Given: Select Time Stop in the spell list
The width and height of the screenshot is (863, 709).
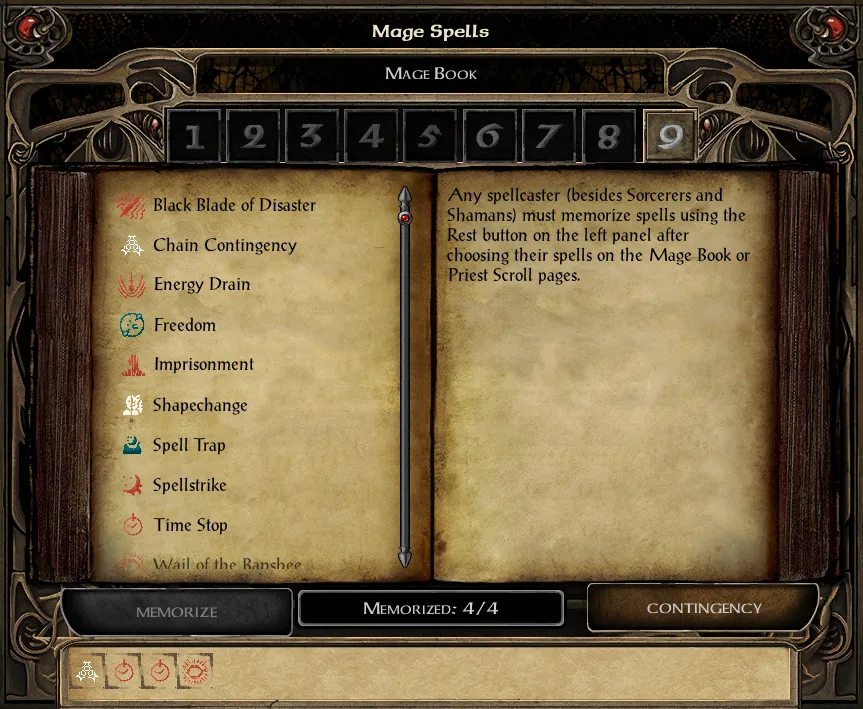Looking at the screenshot, I should click(x=190, y=526).
